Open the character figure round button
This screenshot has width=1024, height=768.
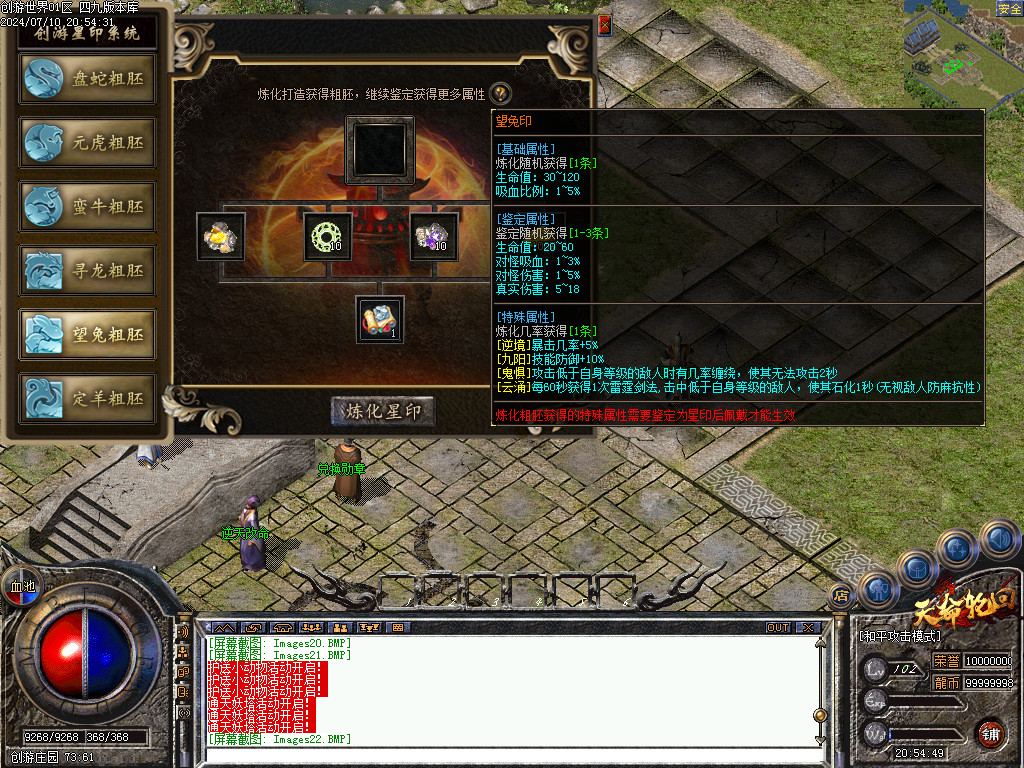click(x=877, y=590)
